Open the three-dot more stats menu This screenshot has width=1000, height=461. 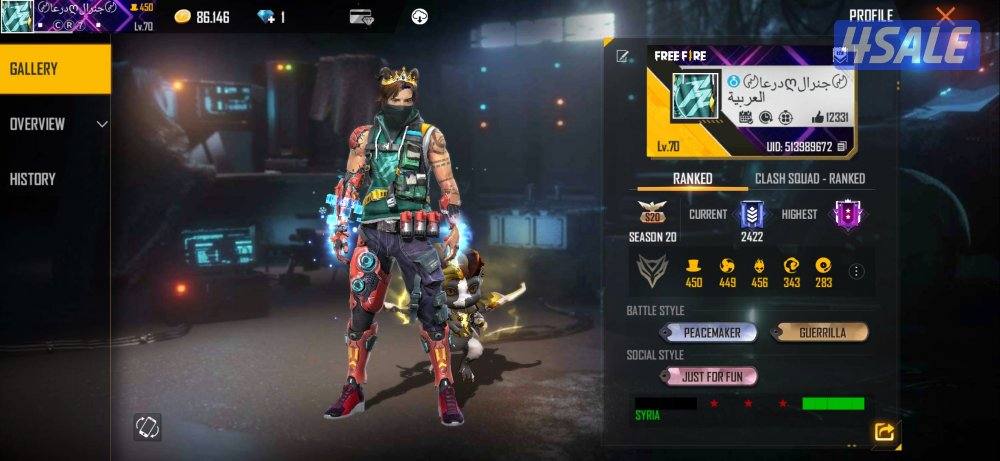coord(856,271)
